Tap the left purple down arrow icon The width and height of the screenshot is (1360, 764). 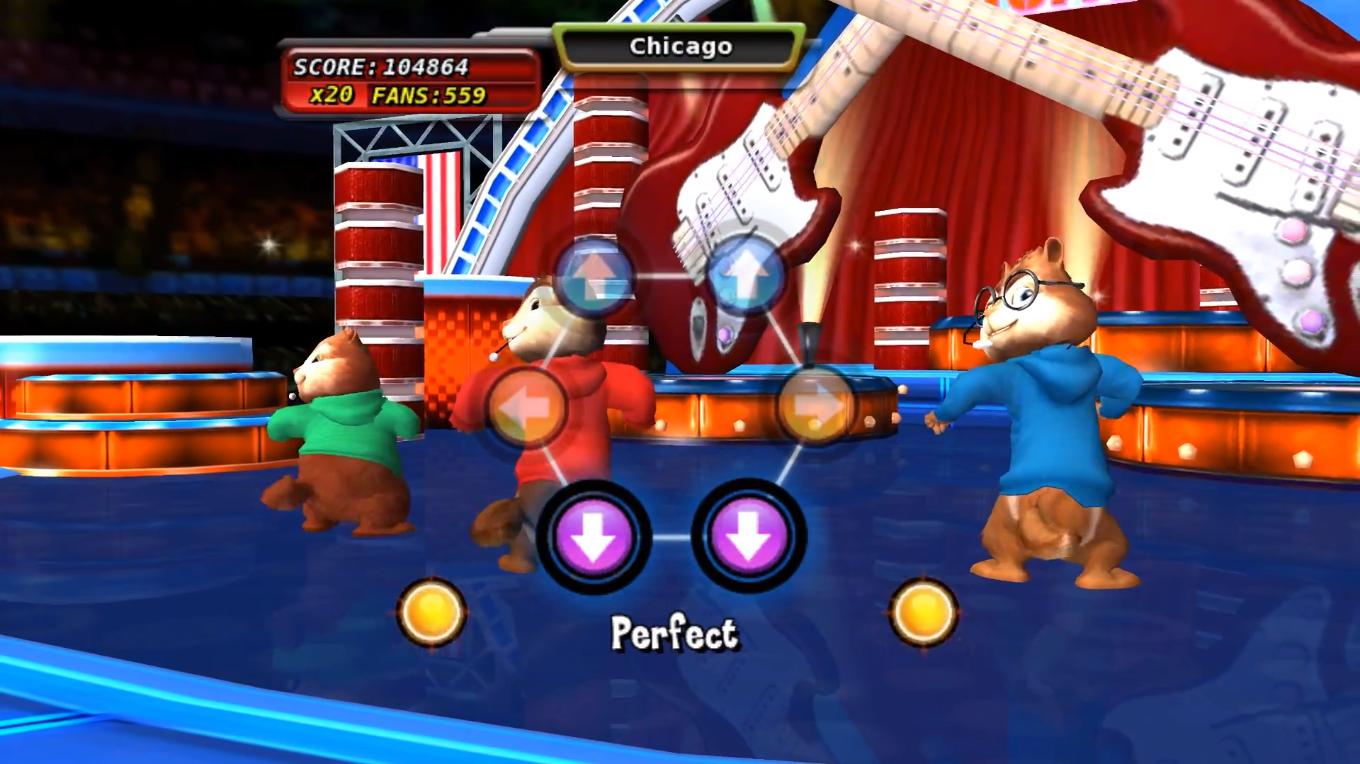pos(598,535)
